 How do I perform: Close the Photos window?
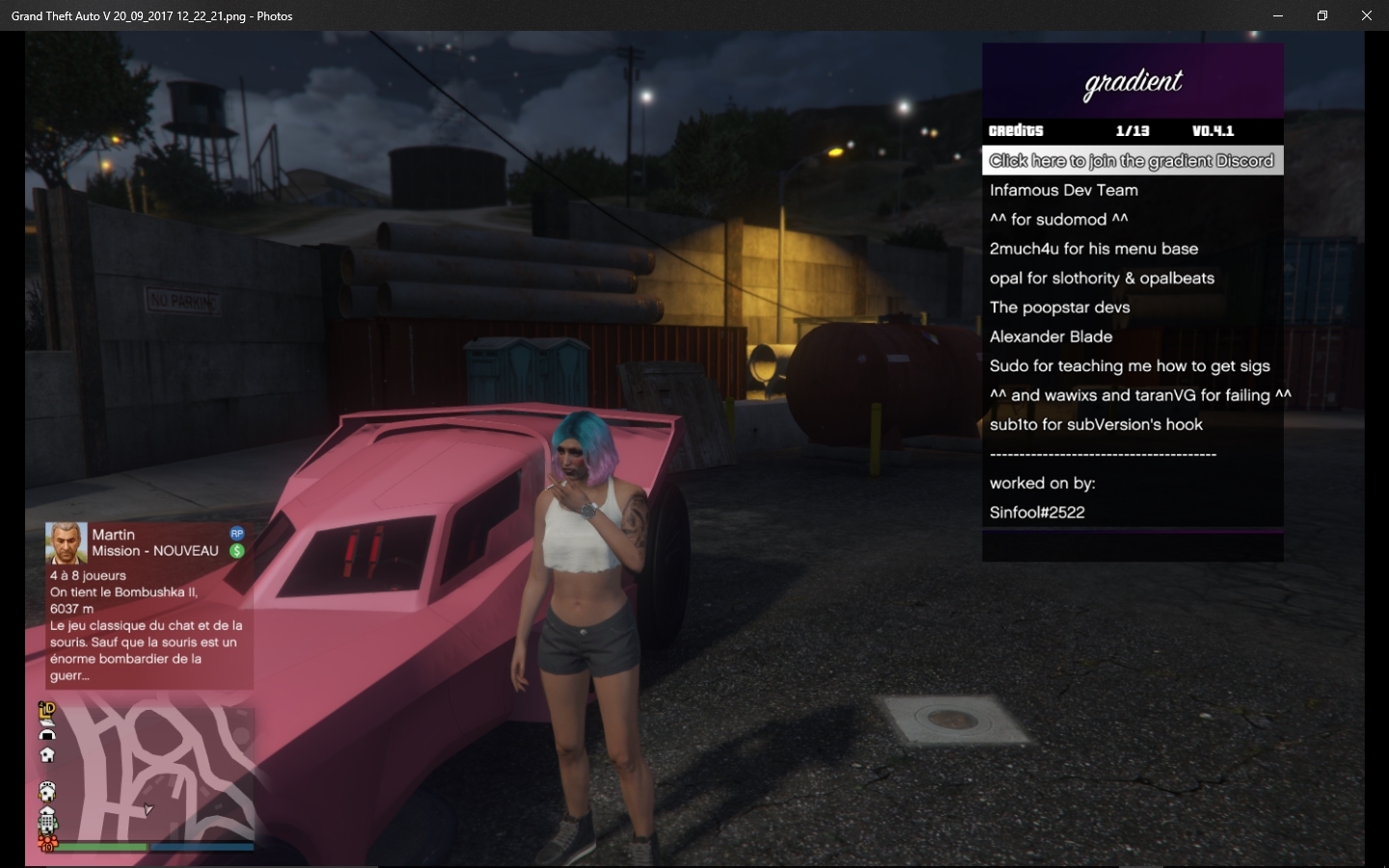[x=1366, y=15]
